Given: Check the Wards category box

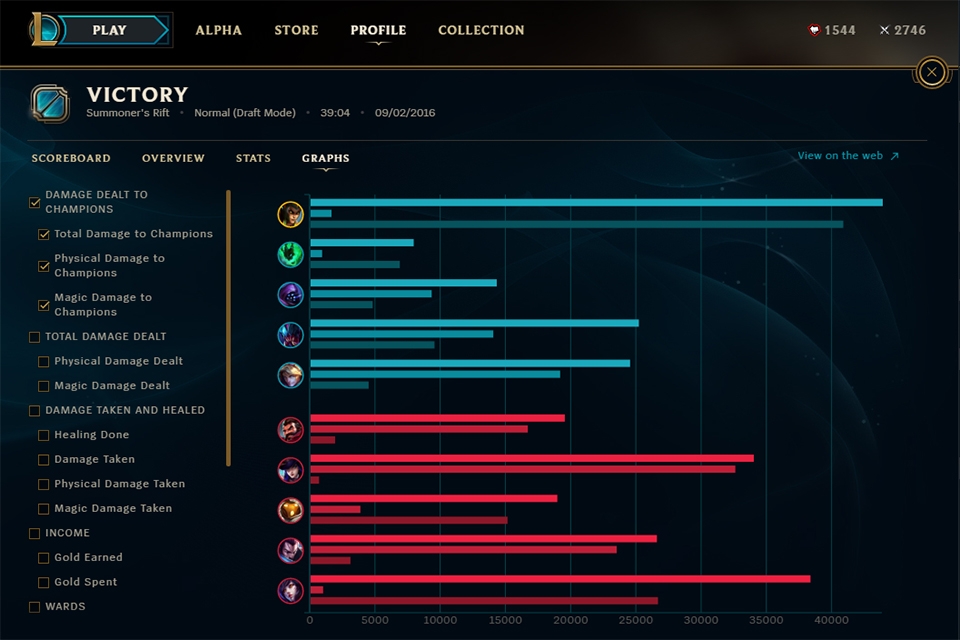Looking at the screenshot, I should pos(35,607).
